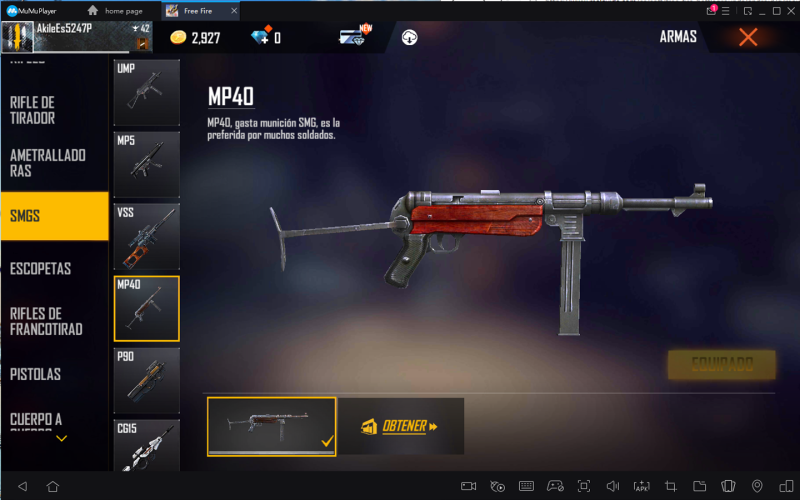
Task: Click the Obtener skin button
Action: point(400,426)
